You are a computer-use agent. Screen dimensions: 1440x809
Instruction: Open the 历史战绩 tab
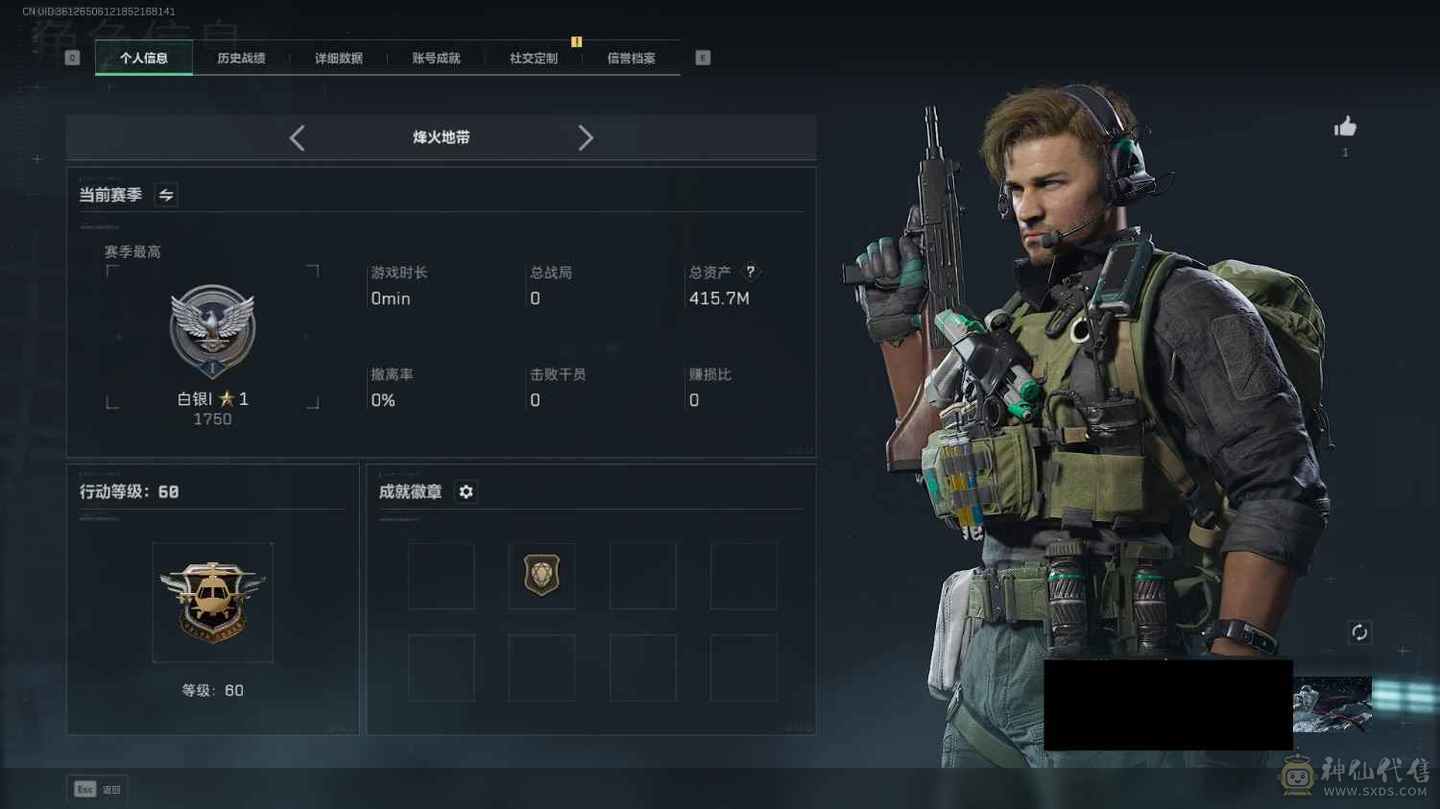241,58
